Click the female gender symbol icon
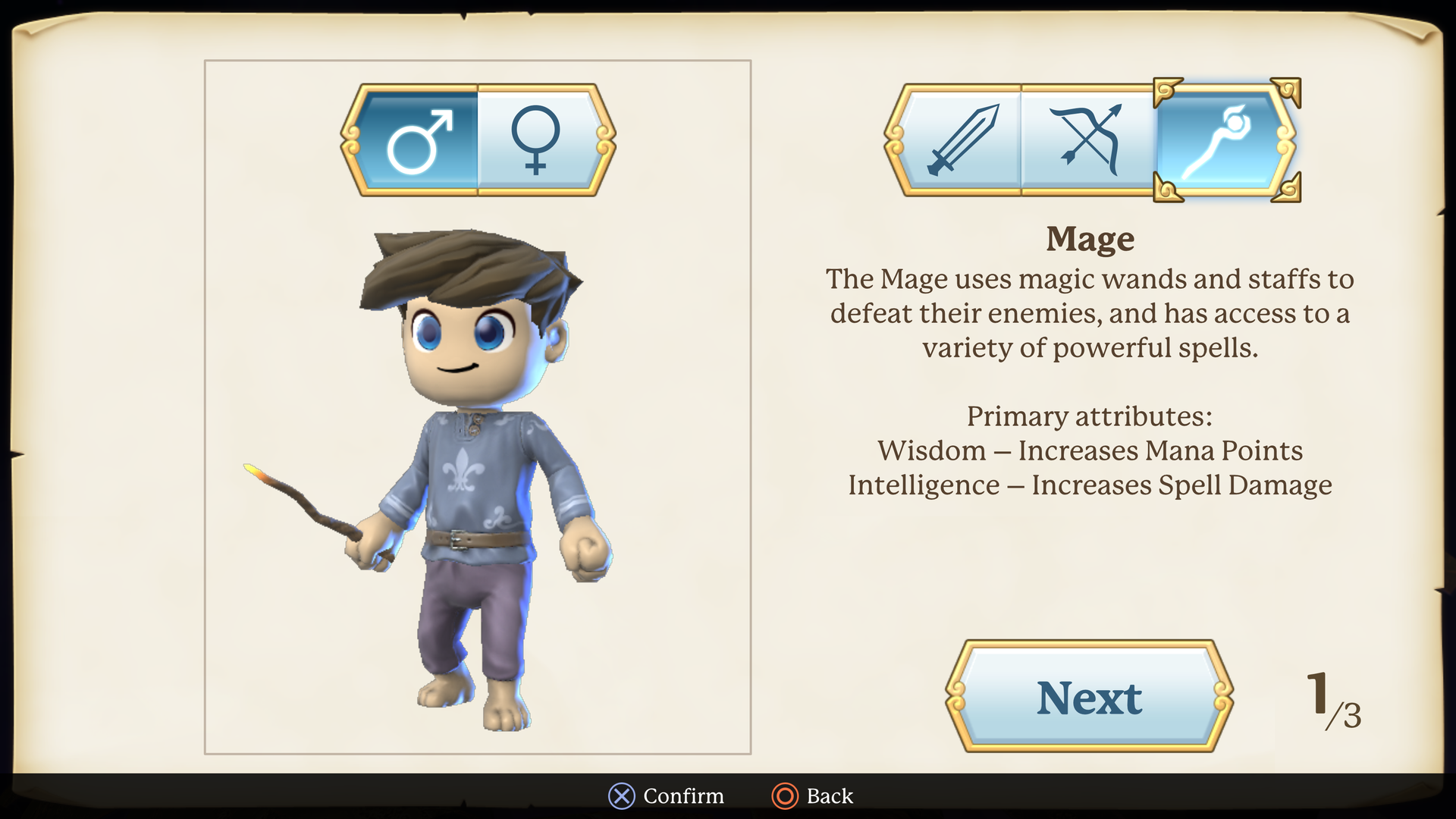This screenshot has height=819, width=1456. (538, 142)
